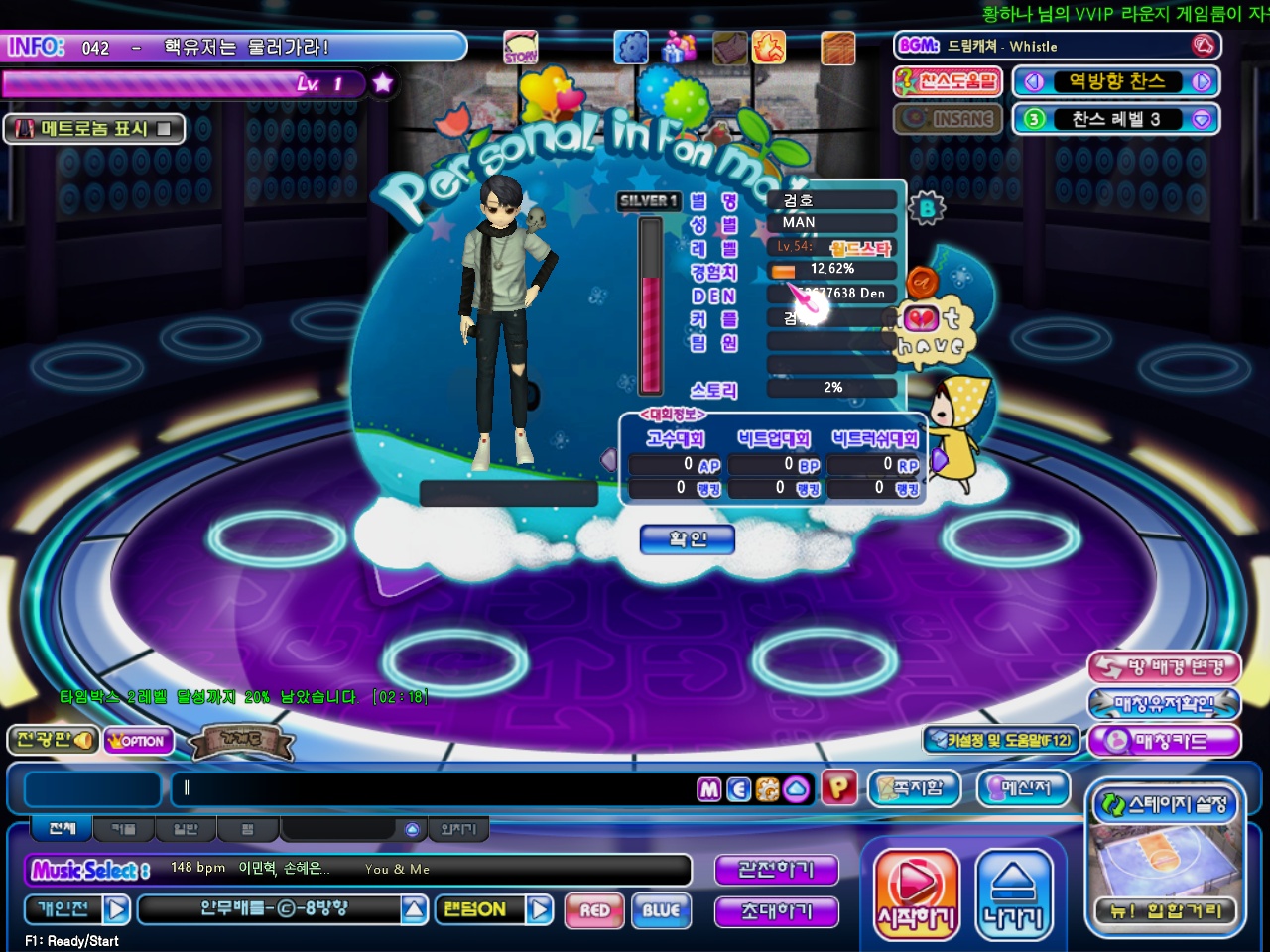Open 스테이지 설정 stage settings
This screenshot has height=952, width=1270.
1167,805
